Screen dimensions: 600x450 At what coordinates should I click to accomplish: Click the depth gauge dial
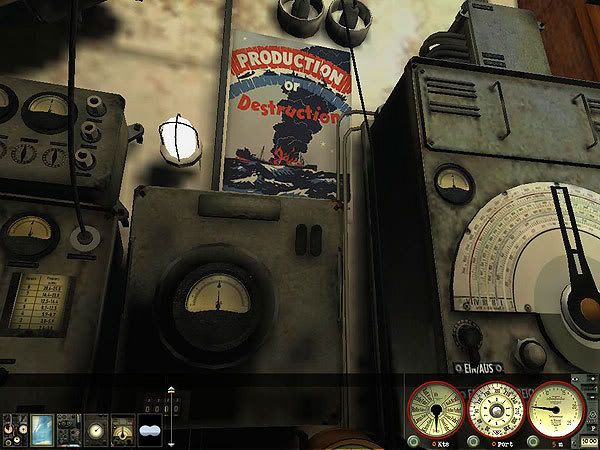point(555,408)
